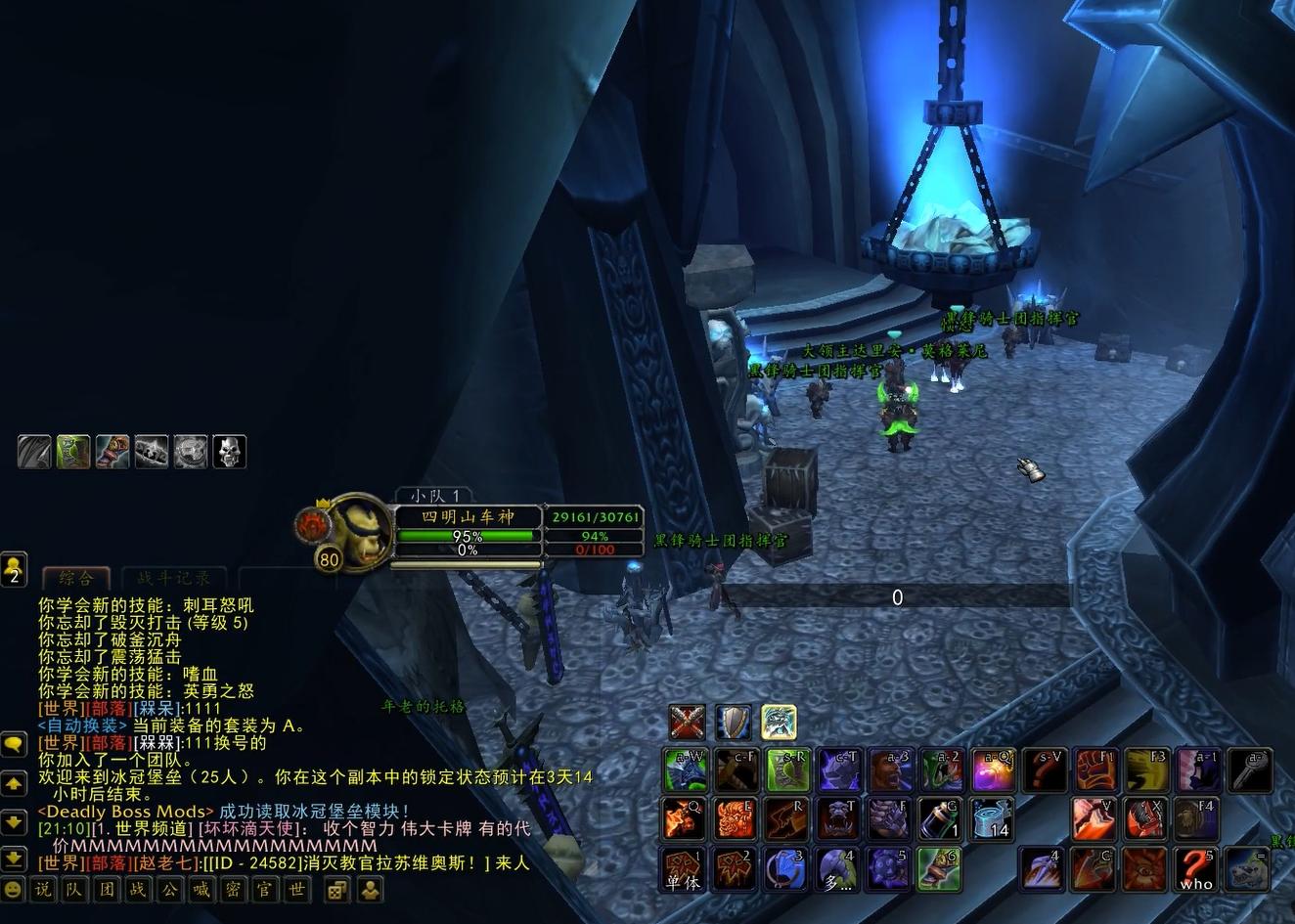Open the emoji smiley face menu

[13, 890]
